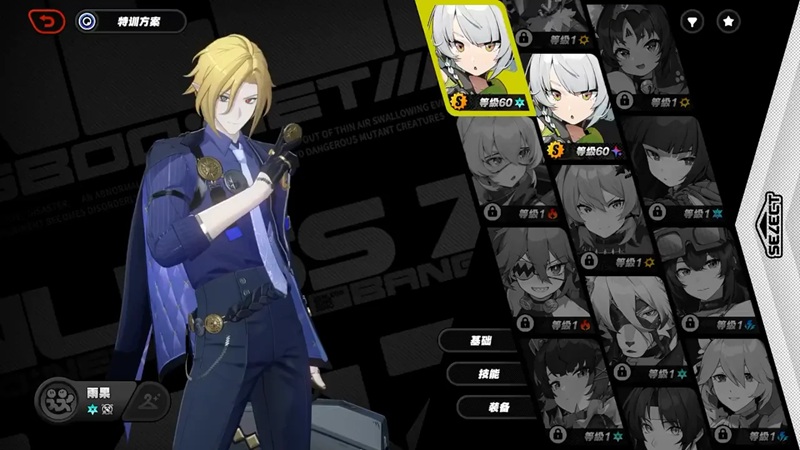Switch to the 技能 (Skills) tab
This screenshot has width=800, height=450.
[485, 374]
